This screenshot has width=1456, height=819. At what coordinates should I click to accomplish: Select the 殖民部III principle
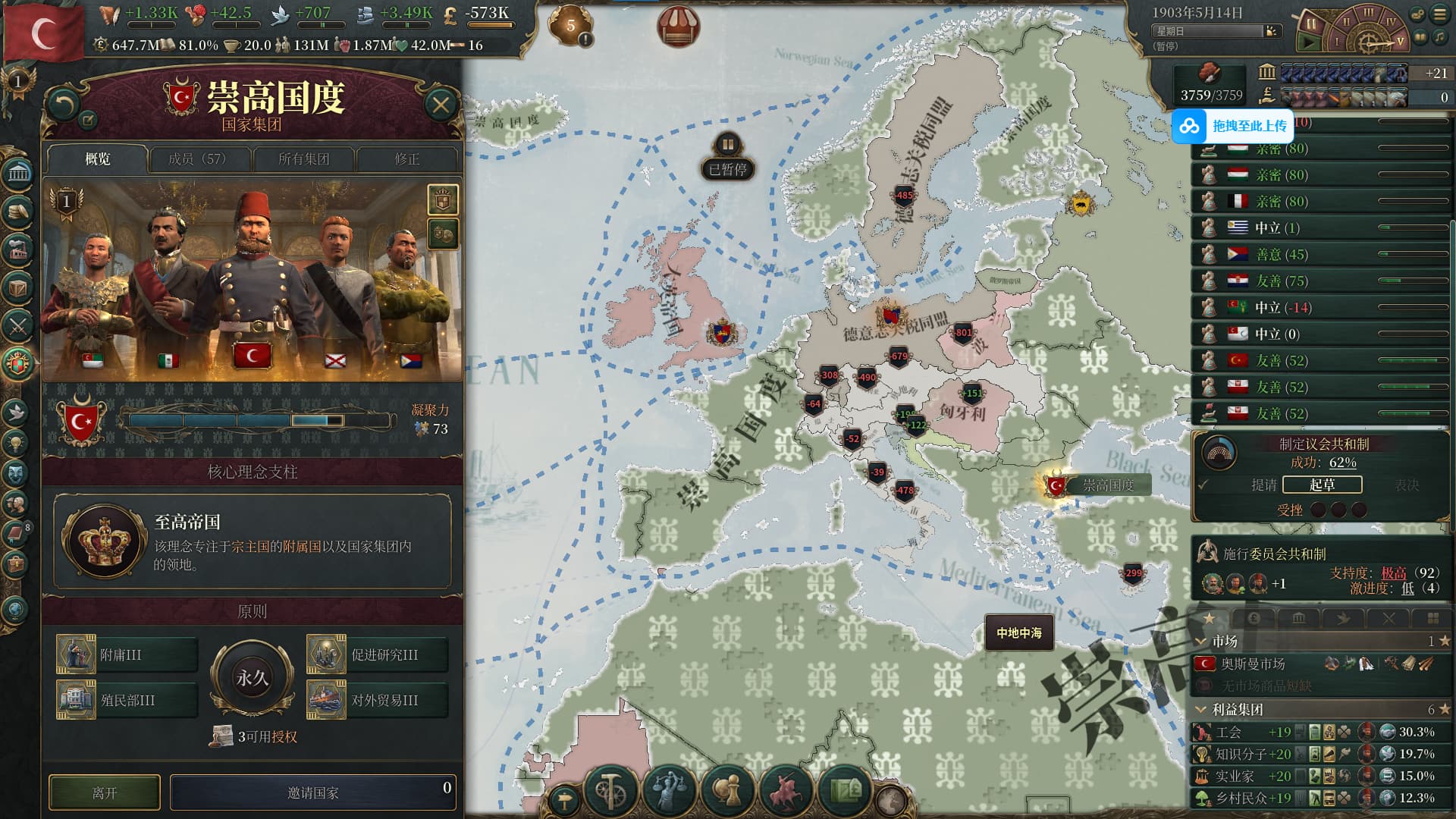tap(127, 700)
